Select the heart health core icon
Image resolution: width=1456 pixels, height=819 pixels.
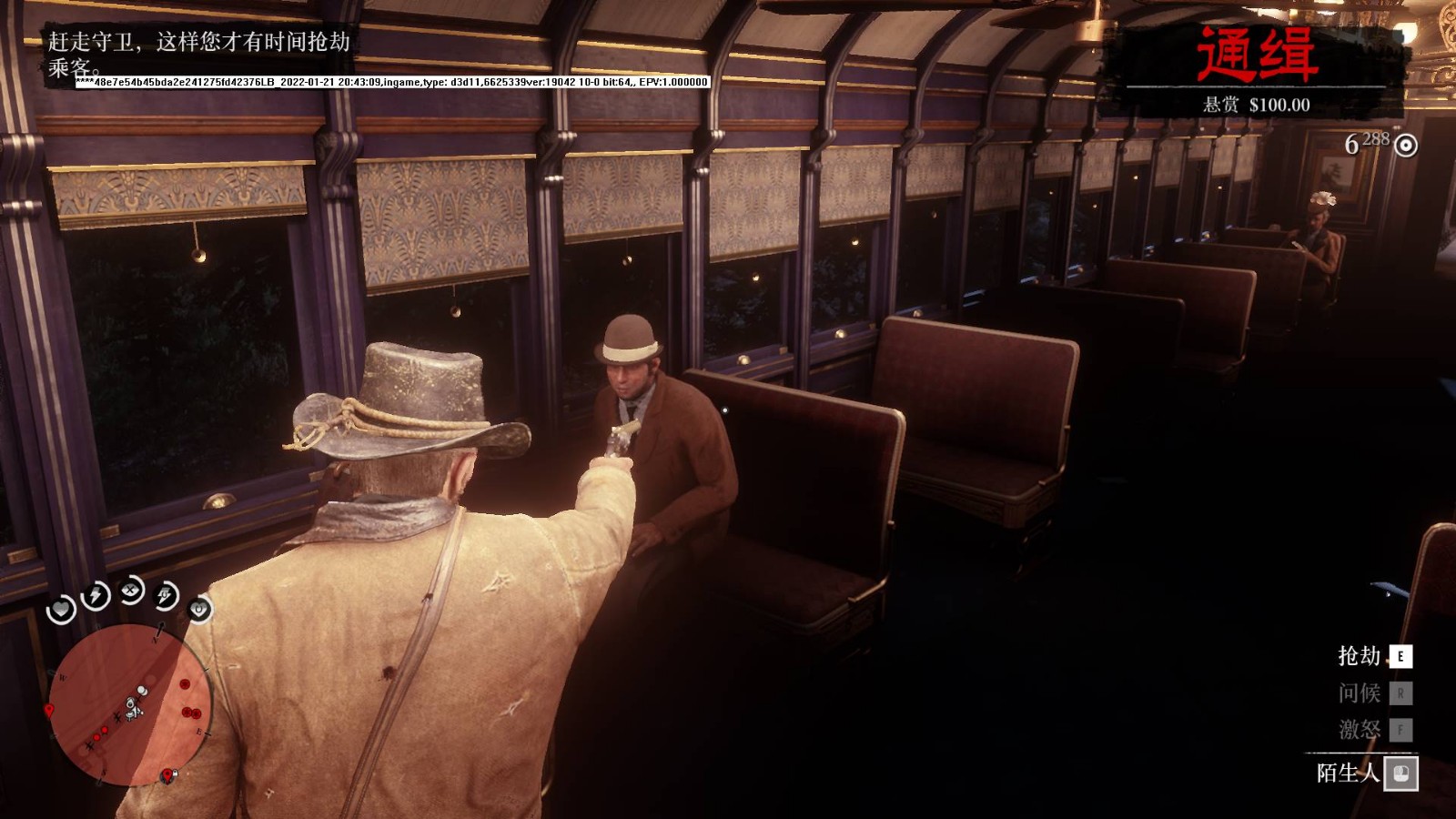[x=61, y=609]
